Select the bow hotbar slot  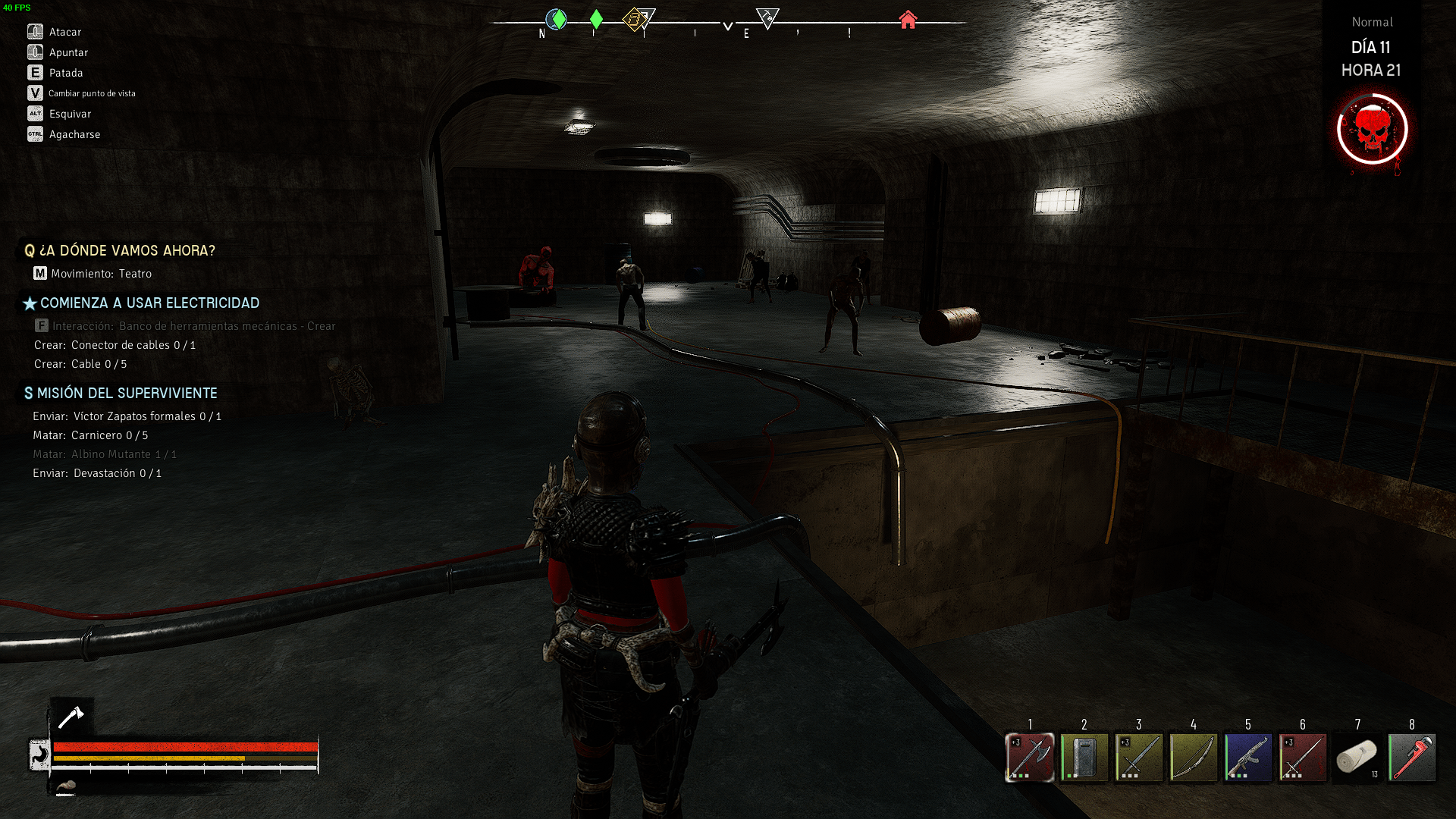1194,757
